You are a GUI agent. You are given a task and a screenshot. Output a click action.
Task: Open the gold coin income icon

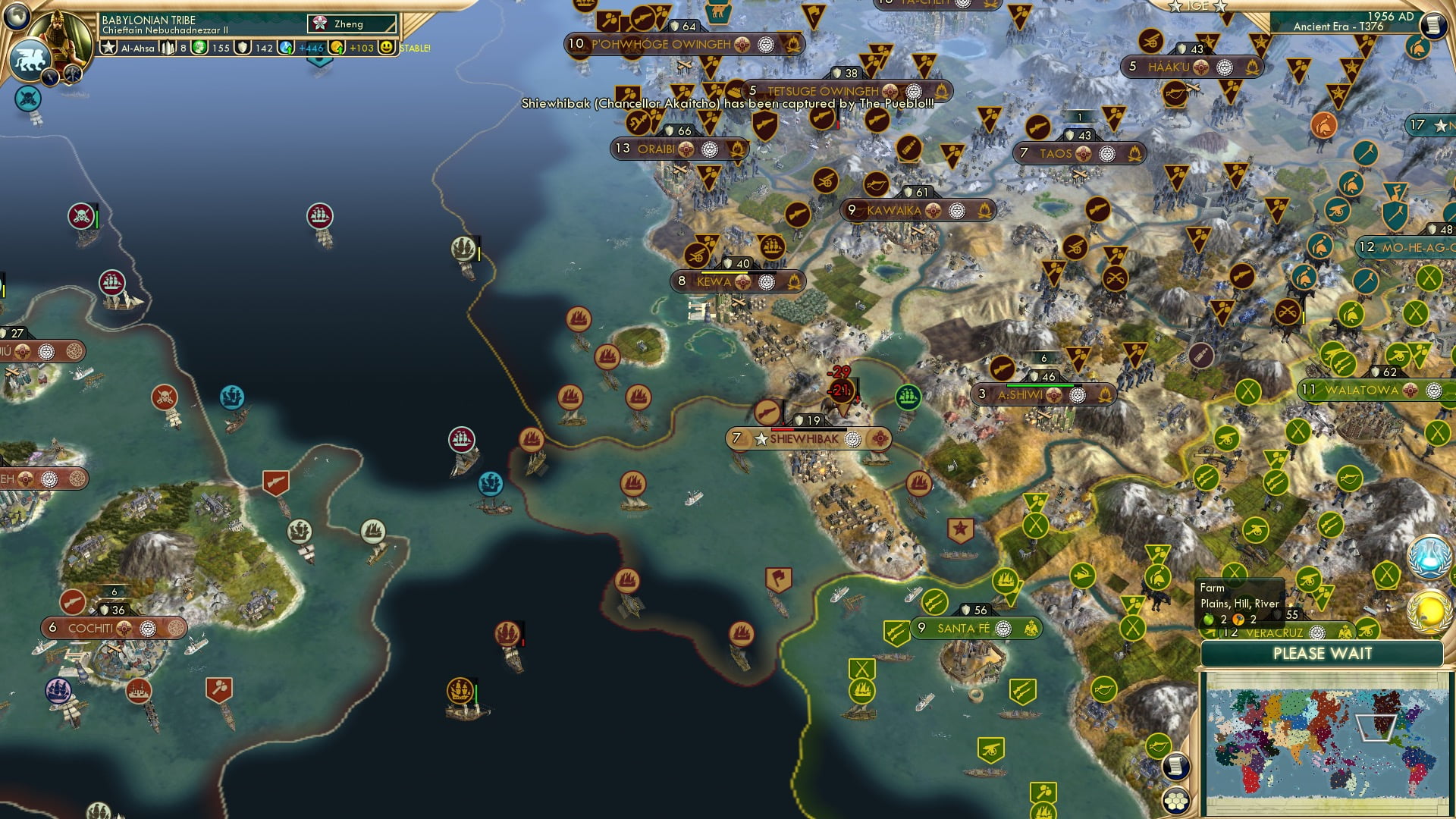pos(337,48)
